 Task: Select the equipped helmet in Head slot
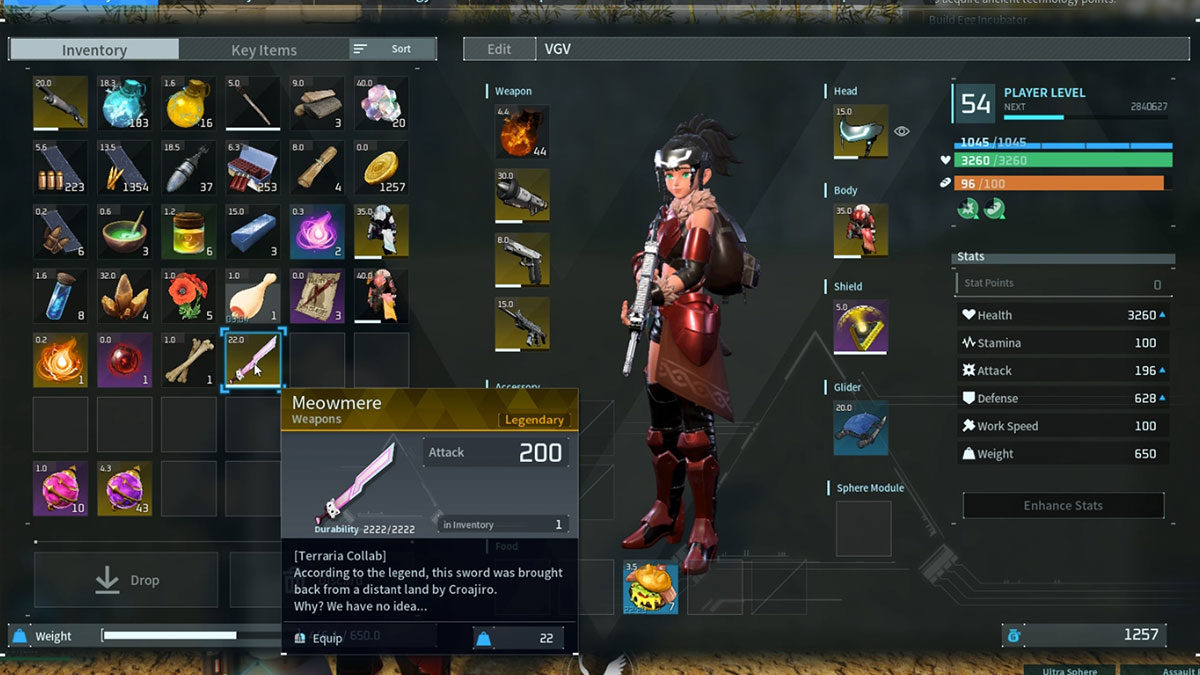861,131
